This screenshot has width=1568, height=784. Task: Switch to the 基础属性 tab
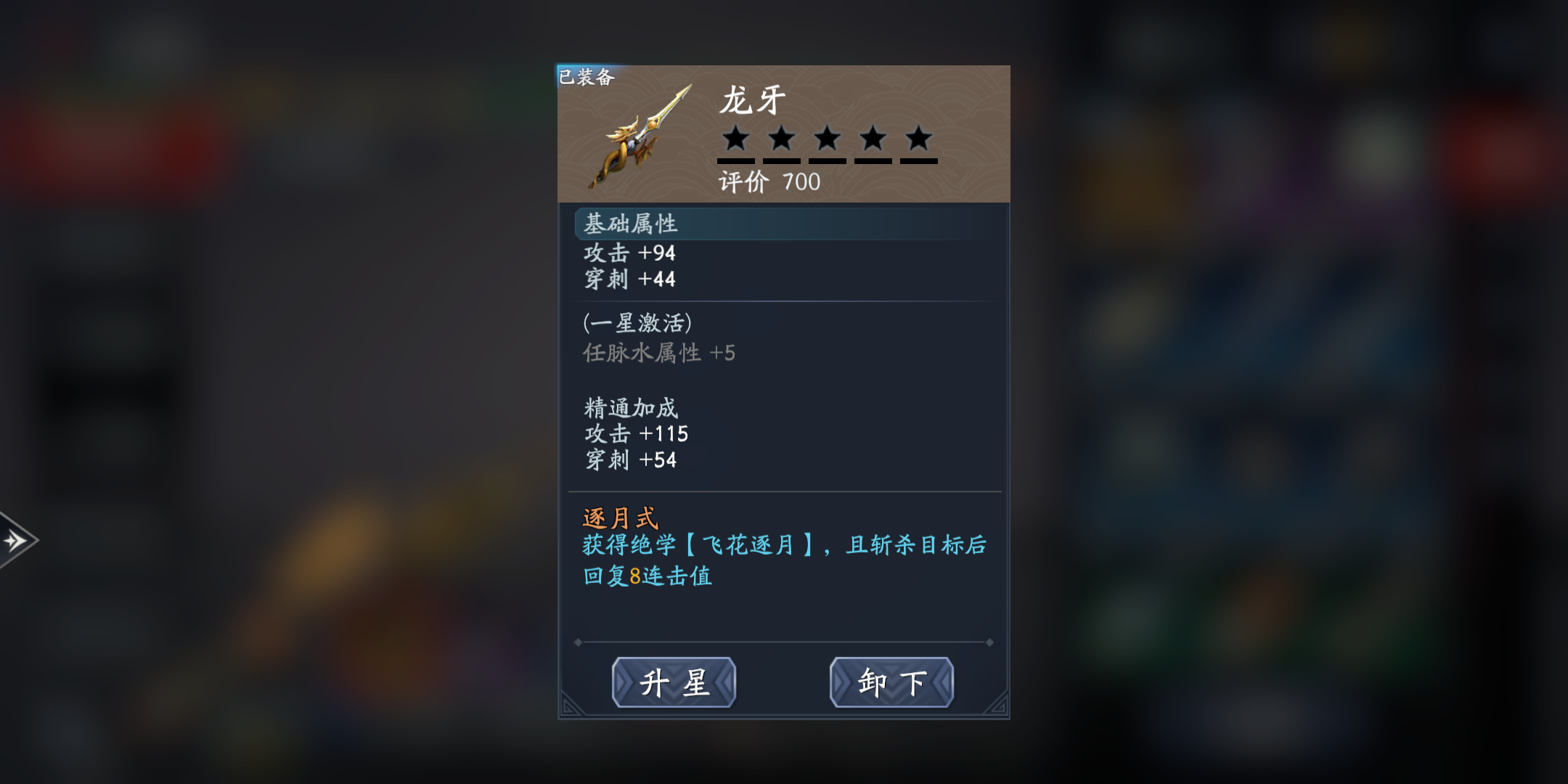(x=630, y=224)
